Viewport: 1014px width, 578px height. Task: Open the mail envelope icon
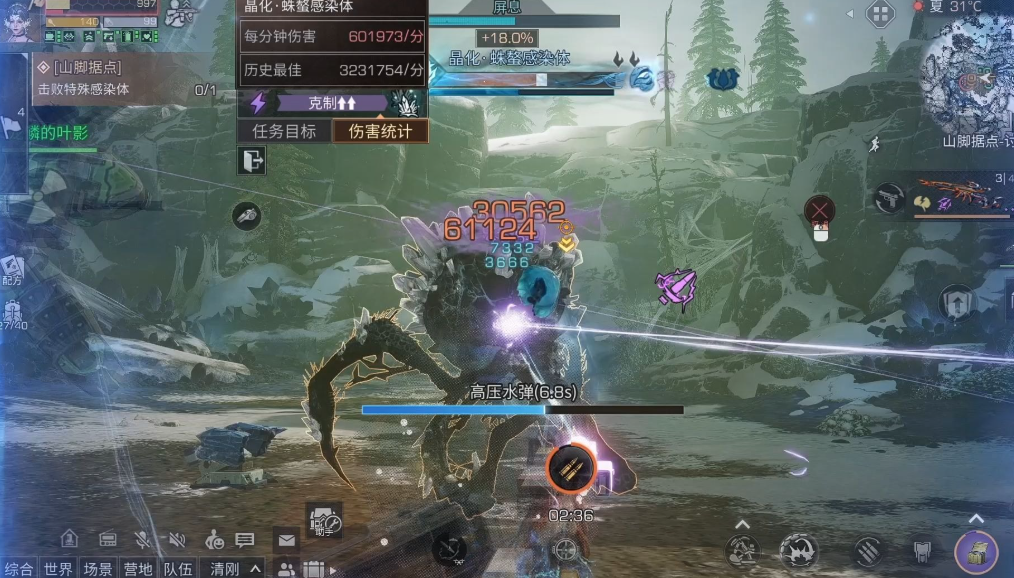pyautogui.click(x=287, y=540)
